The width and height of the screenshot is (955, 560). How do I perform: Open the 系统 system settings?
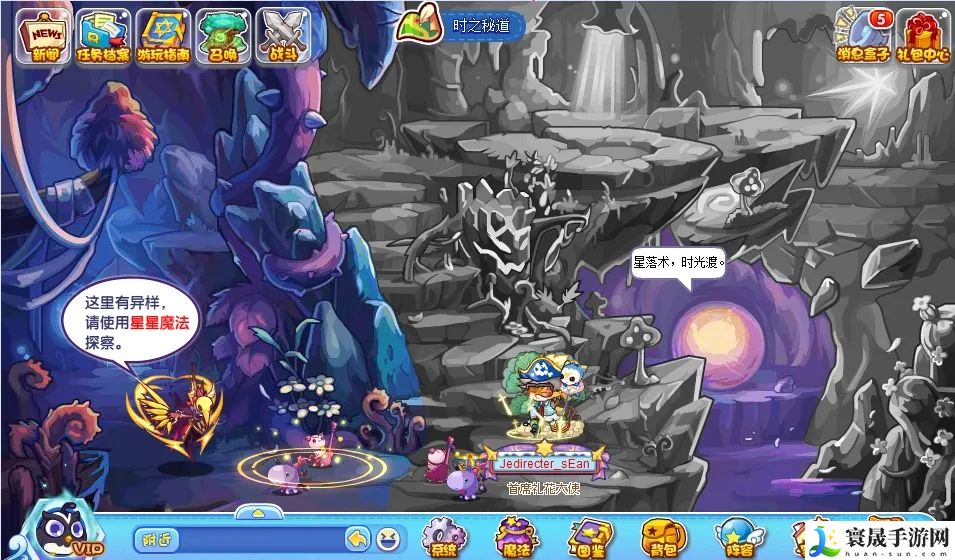442,537
